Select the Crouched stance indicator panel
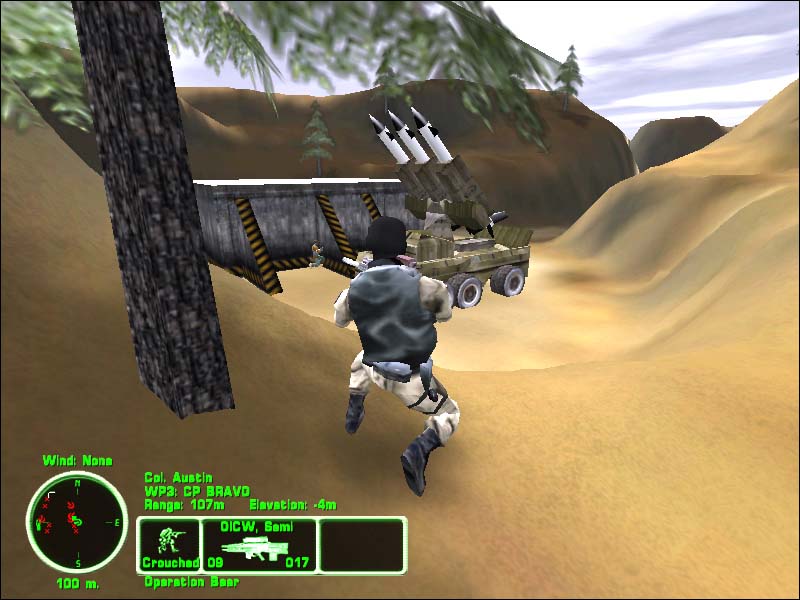800x600 pixels. click(x=169, y=545)
